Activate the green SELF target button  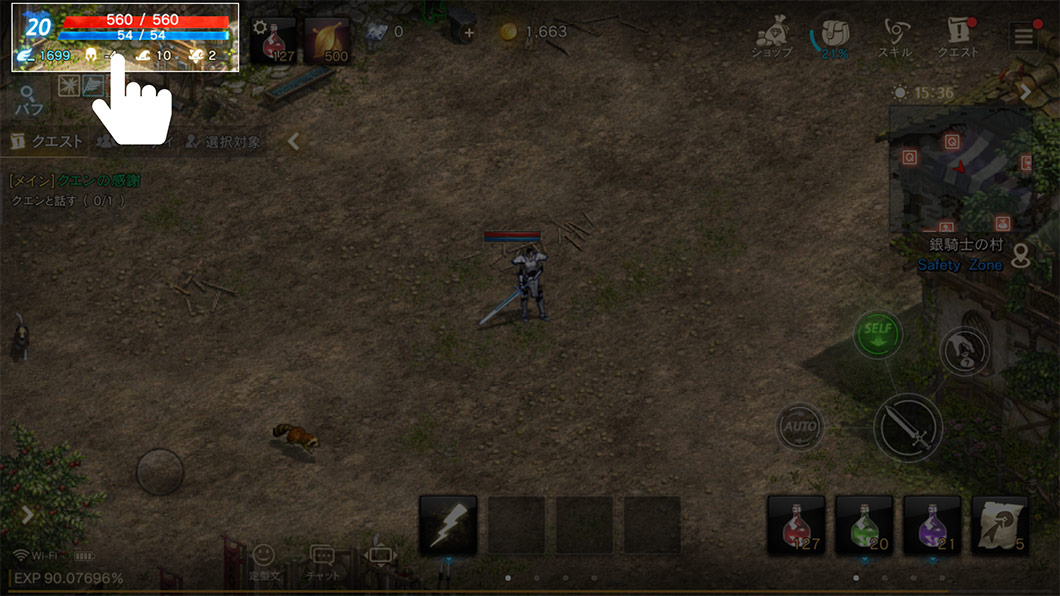[878, 335]
